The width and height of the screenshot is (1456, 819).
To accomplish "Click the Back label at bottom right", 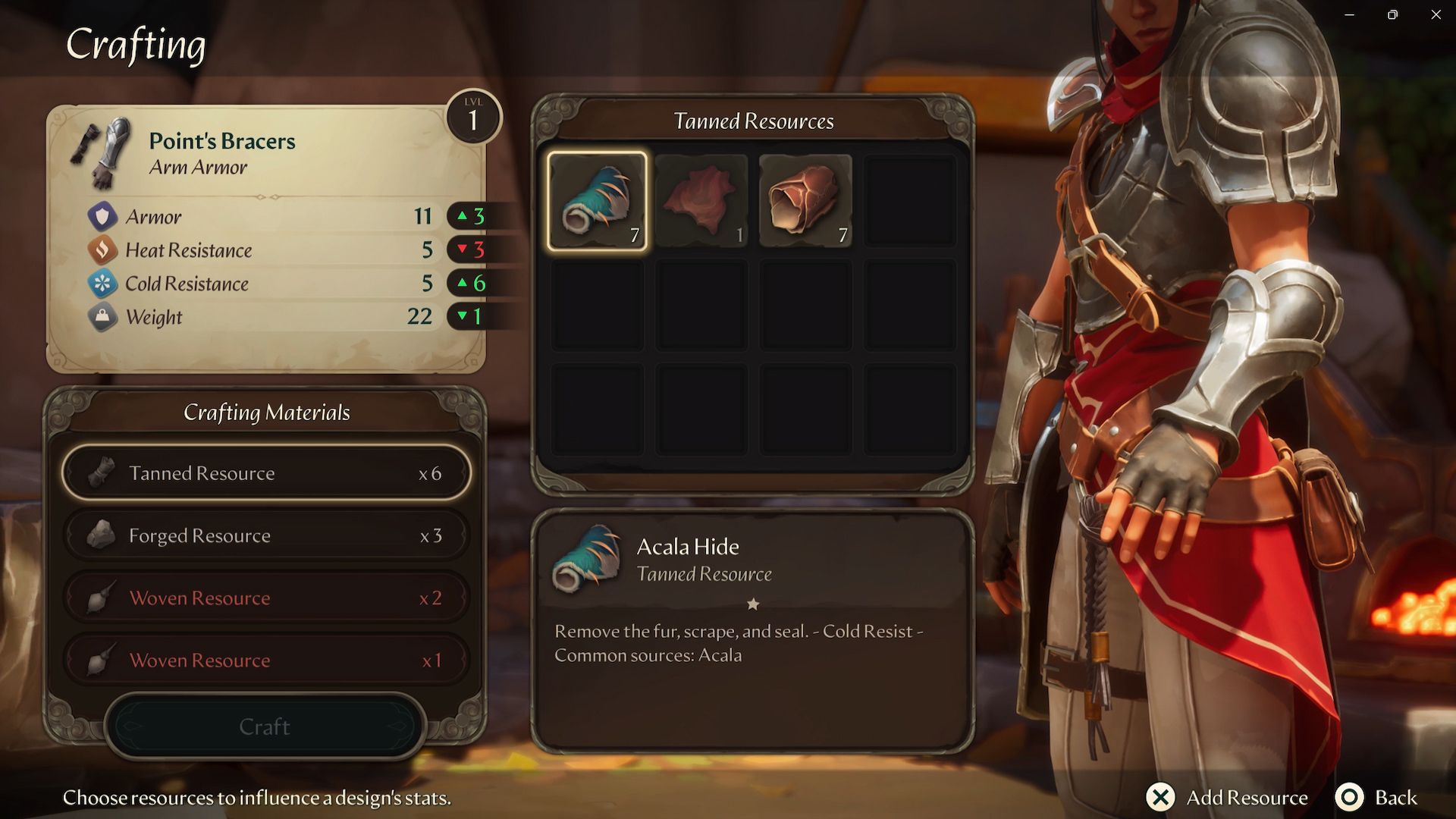I will click(x=1396, y=798).
